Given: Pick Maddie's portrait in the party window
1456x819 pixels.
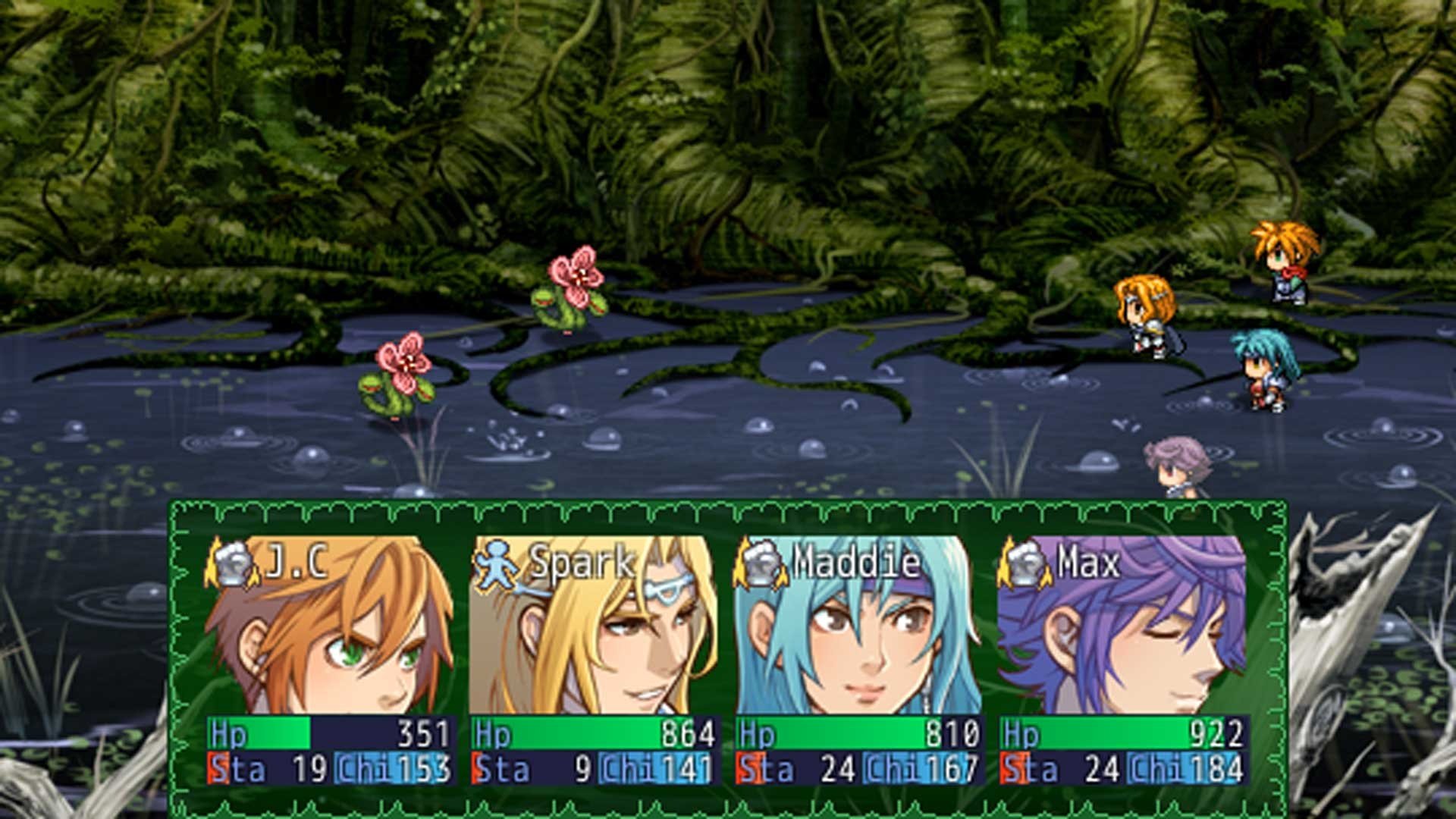Looking at the screenshot, I should point(858,626).
